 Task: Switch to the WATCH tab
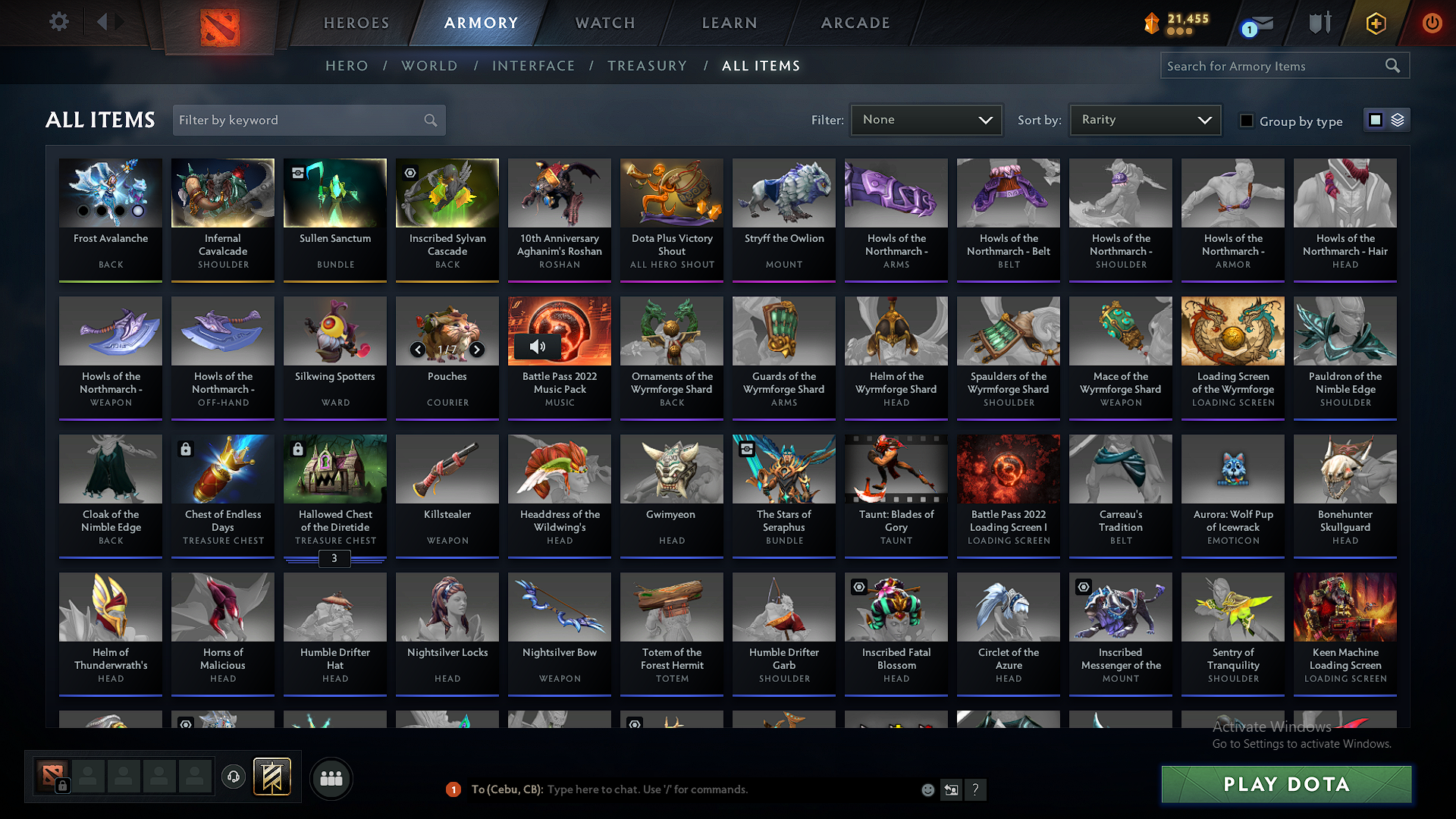click(604, 23)
